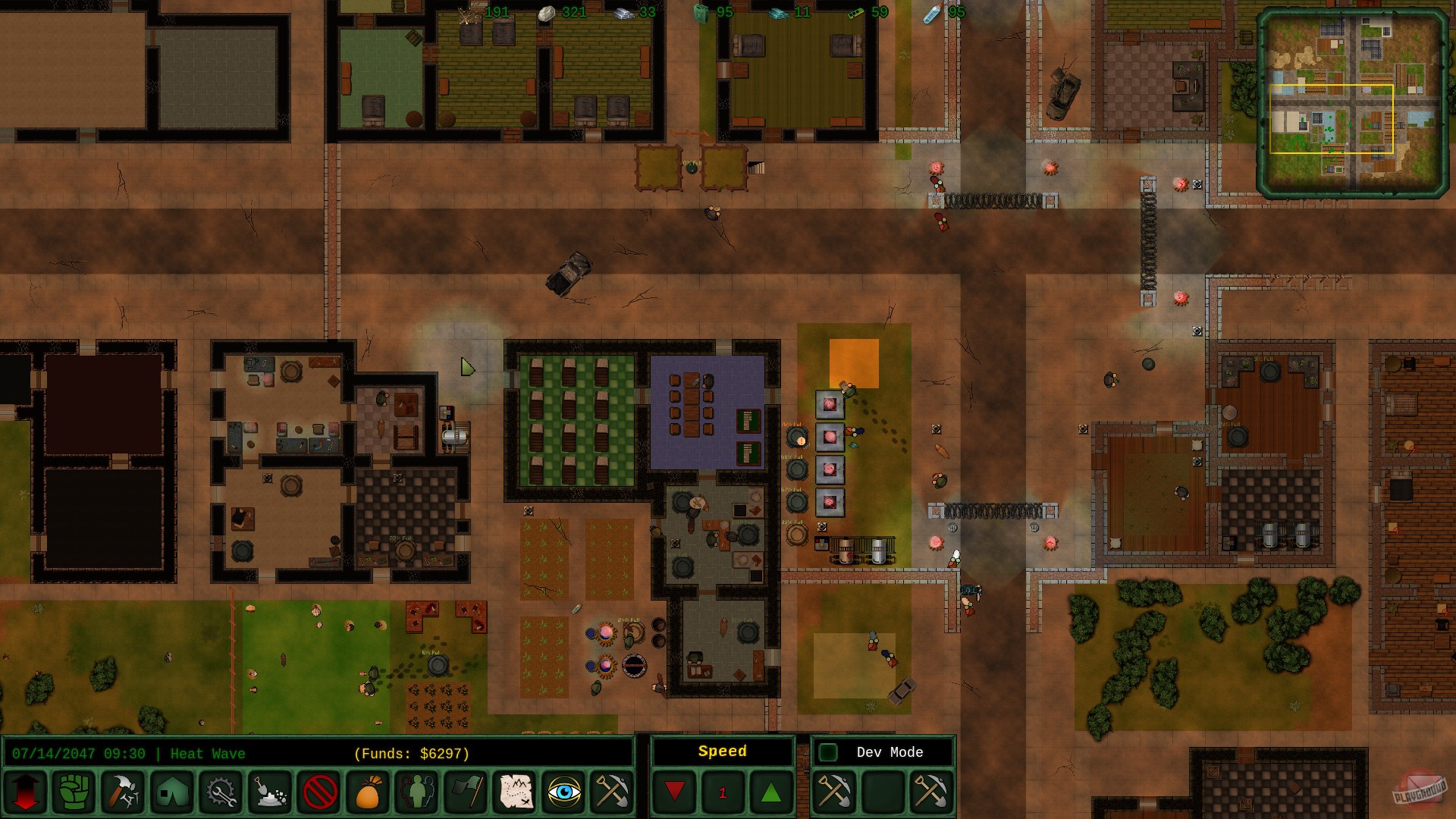Click the Heat Wave event label
Image resolution: width=1456 pixels, height=819 pixels.
click(x=207, y=753)
